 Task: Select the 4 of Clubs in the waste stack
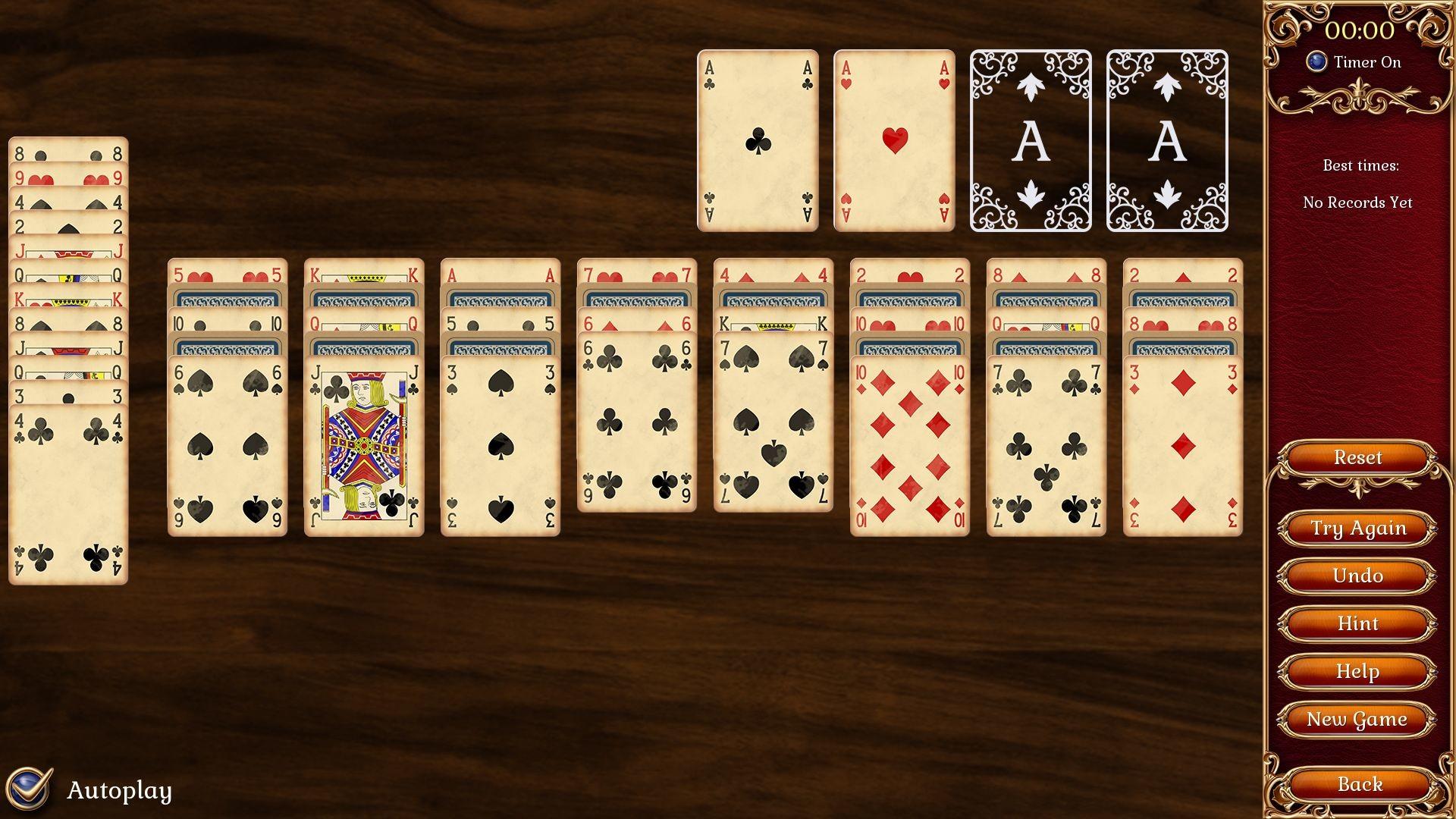click(x=68, y=493)
